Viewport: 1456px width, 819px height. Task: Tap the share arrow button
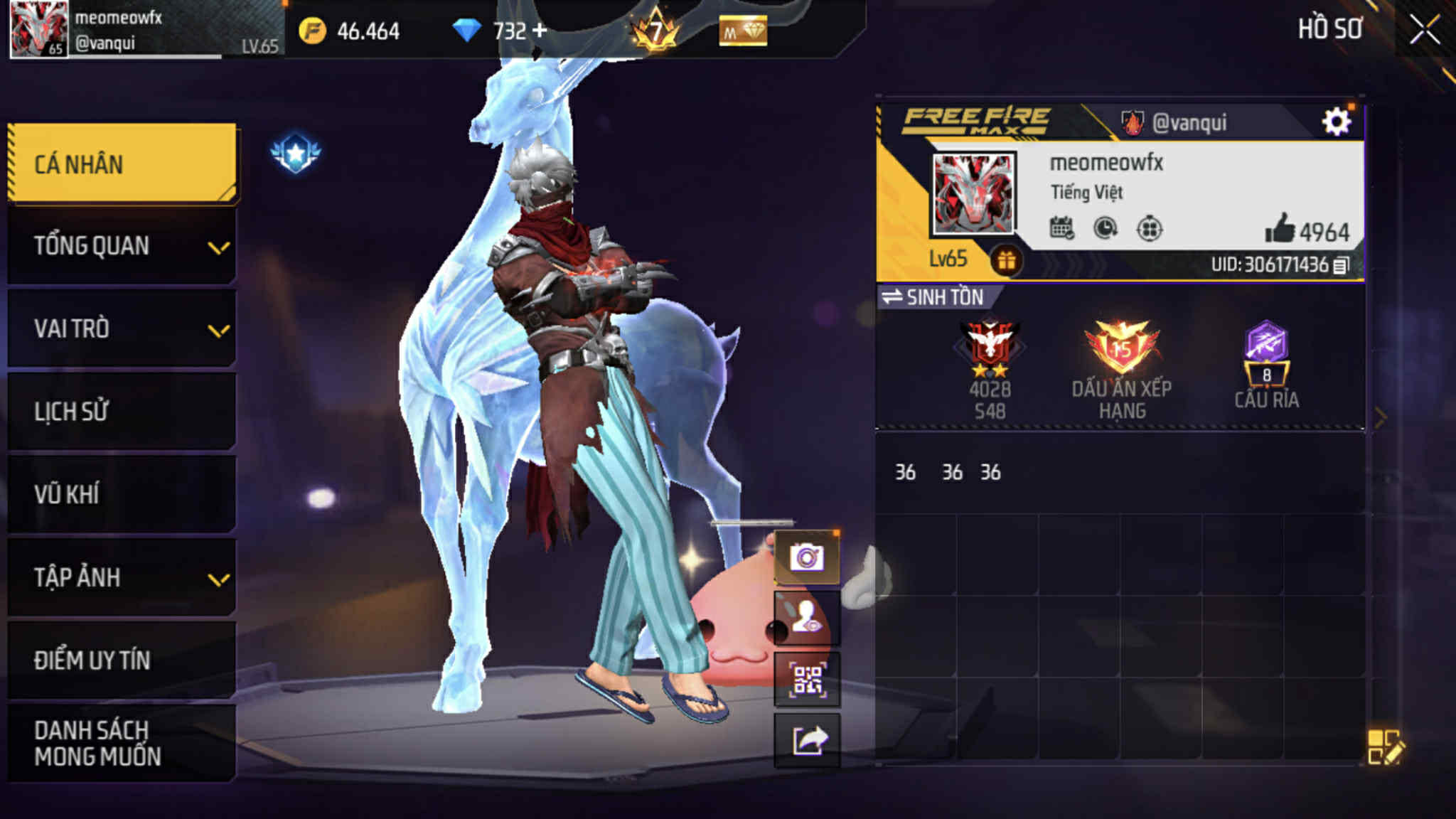point(807,741)
